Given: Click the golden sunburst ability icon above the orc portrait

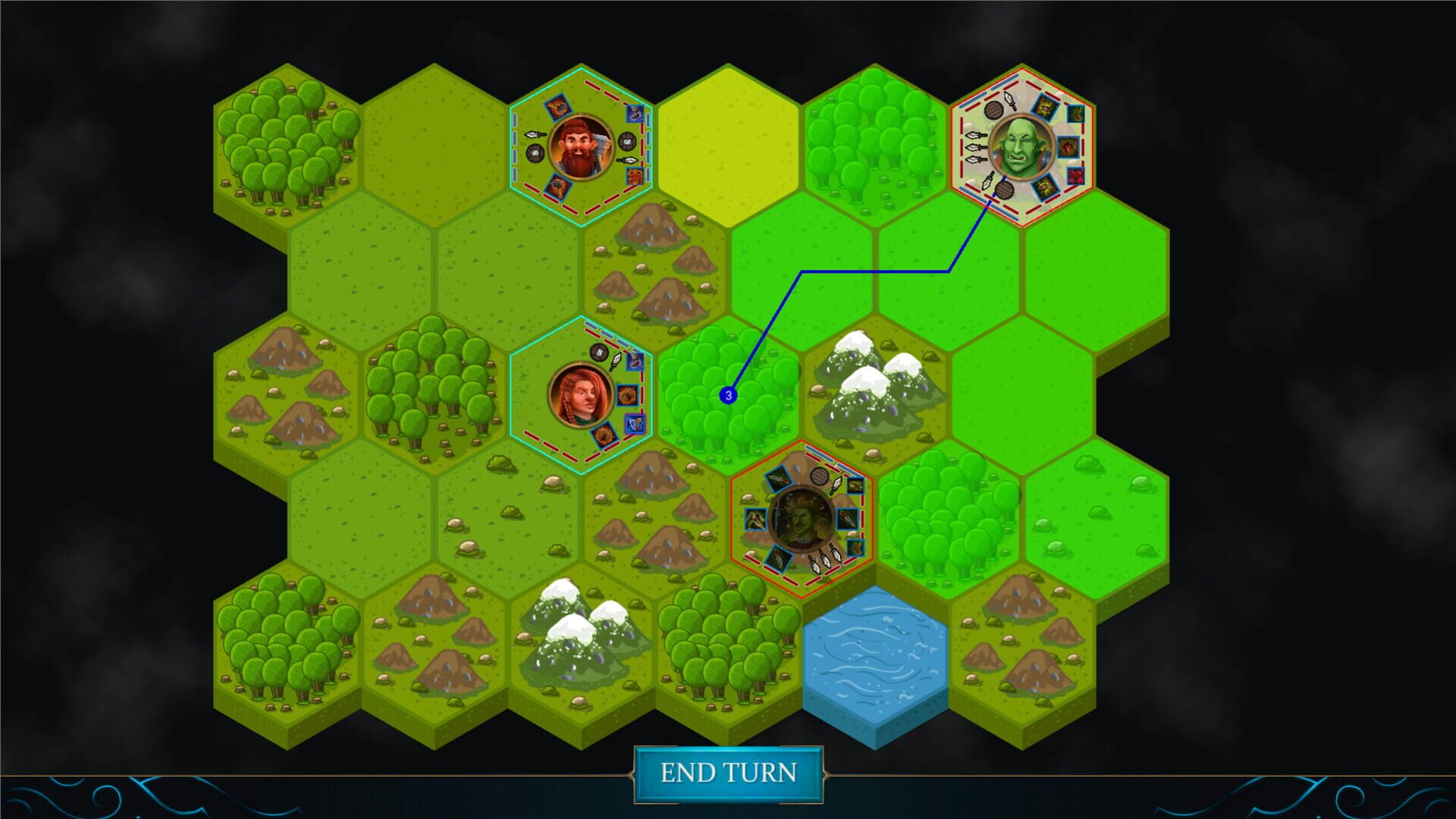Looking at the screenshot, I should pyautogui.click(x=1044, y=107).
